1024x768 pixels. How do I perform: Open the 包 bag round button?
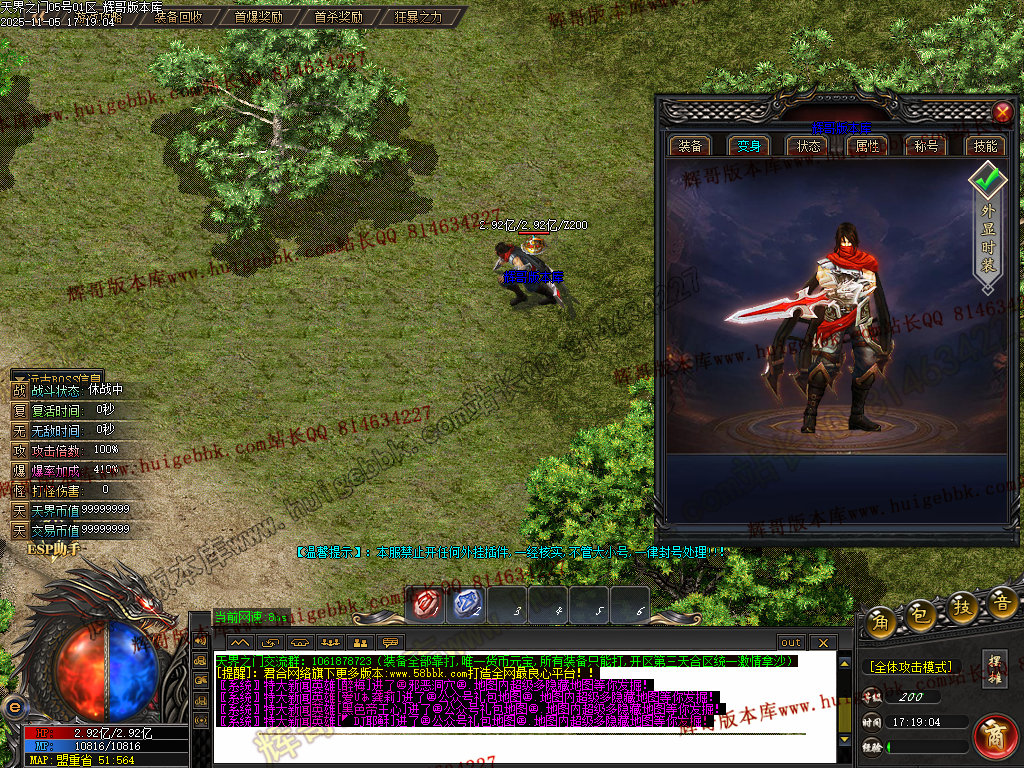(x=921, y=616)
